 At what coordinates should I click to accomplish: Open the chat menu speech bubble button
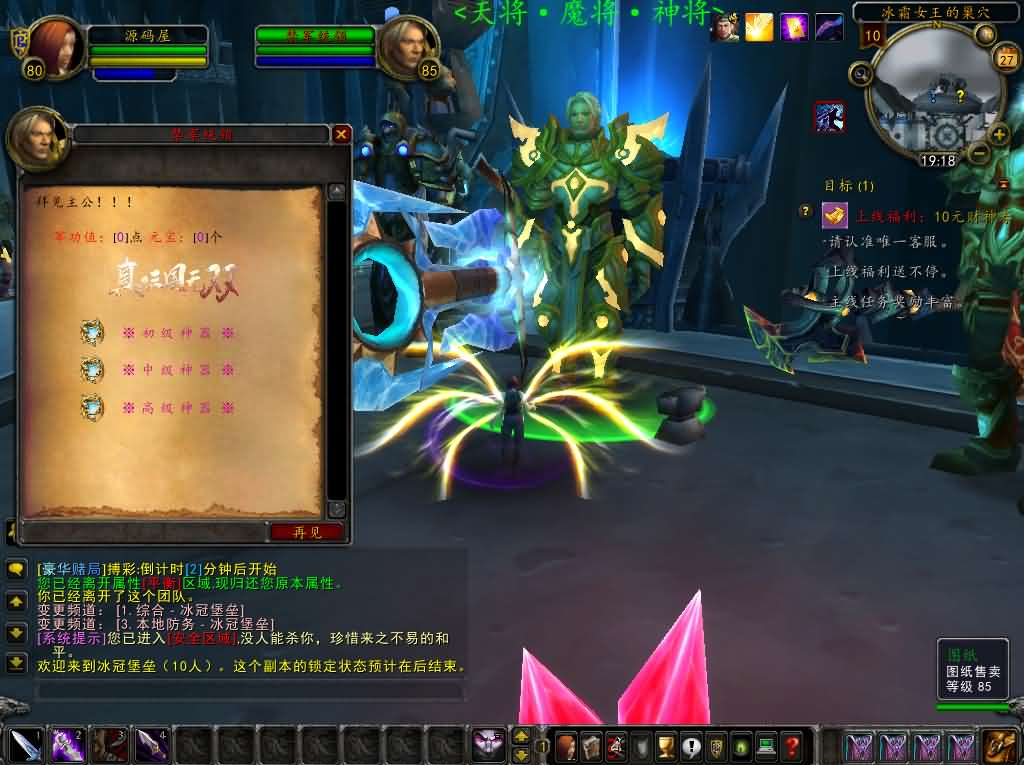[16, 570]
